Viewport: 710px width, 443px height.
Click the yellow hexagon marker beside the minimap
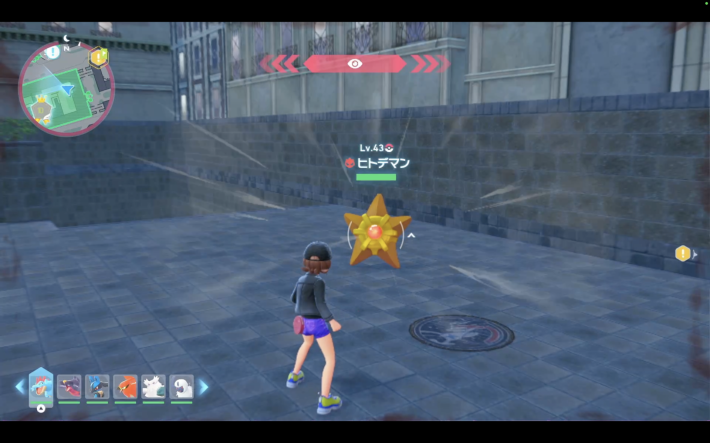98,57
